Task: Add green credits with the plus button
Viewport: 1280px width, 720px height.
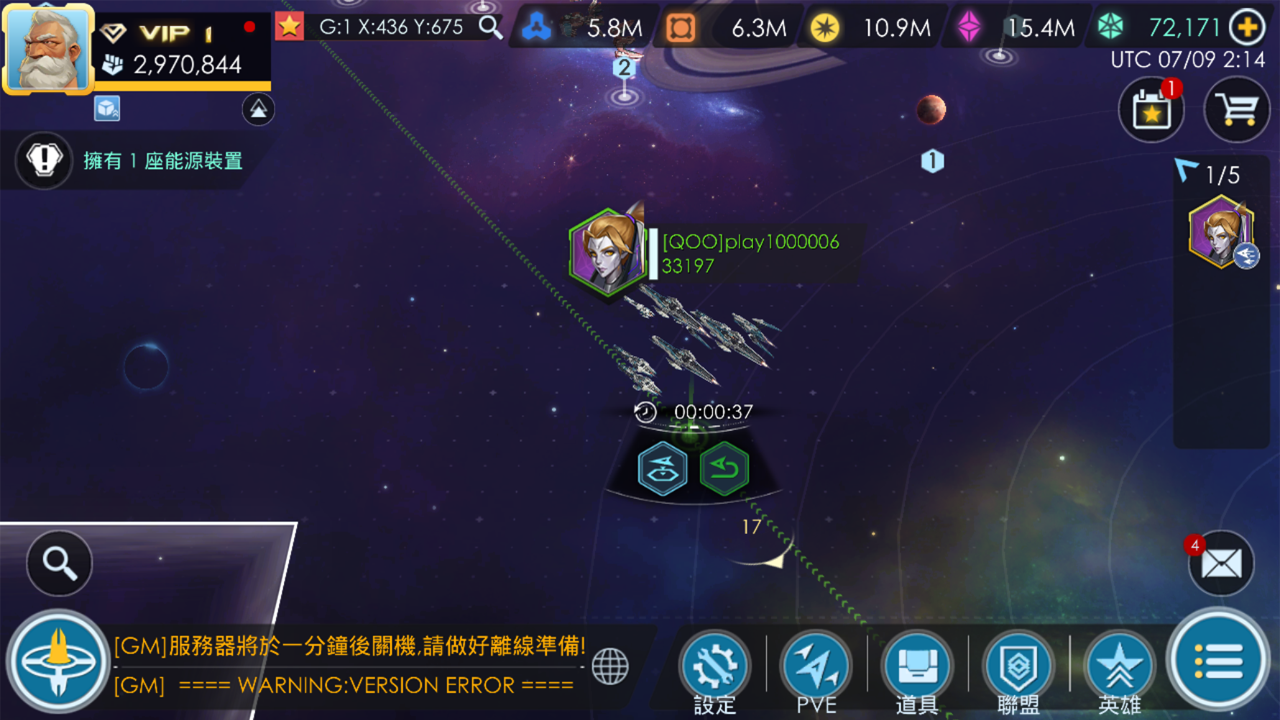Action: pyautogui.click(x=1248, y=28)
